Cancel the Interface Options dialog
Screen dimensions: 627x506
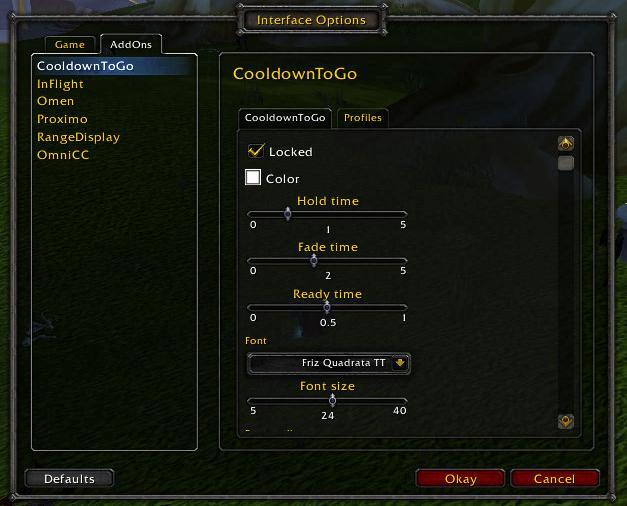554,479
